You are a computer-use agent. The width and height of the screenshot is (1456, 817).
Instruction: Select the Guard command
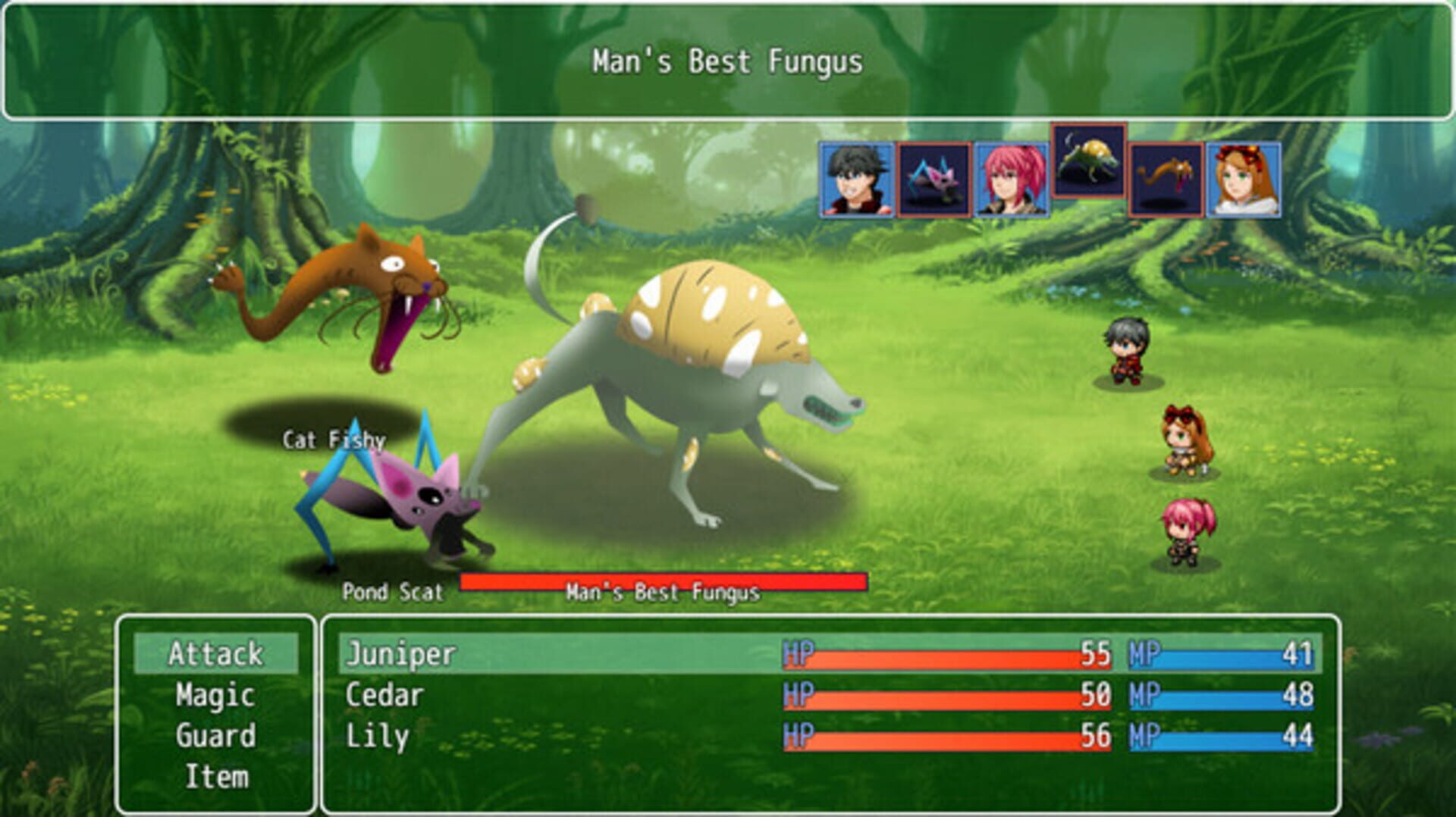click(x=215, y=735)
